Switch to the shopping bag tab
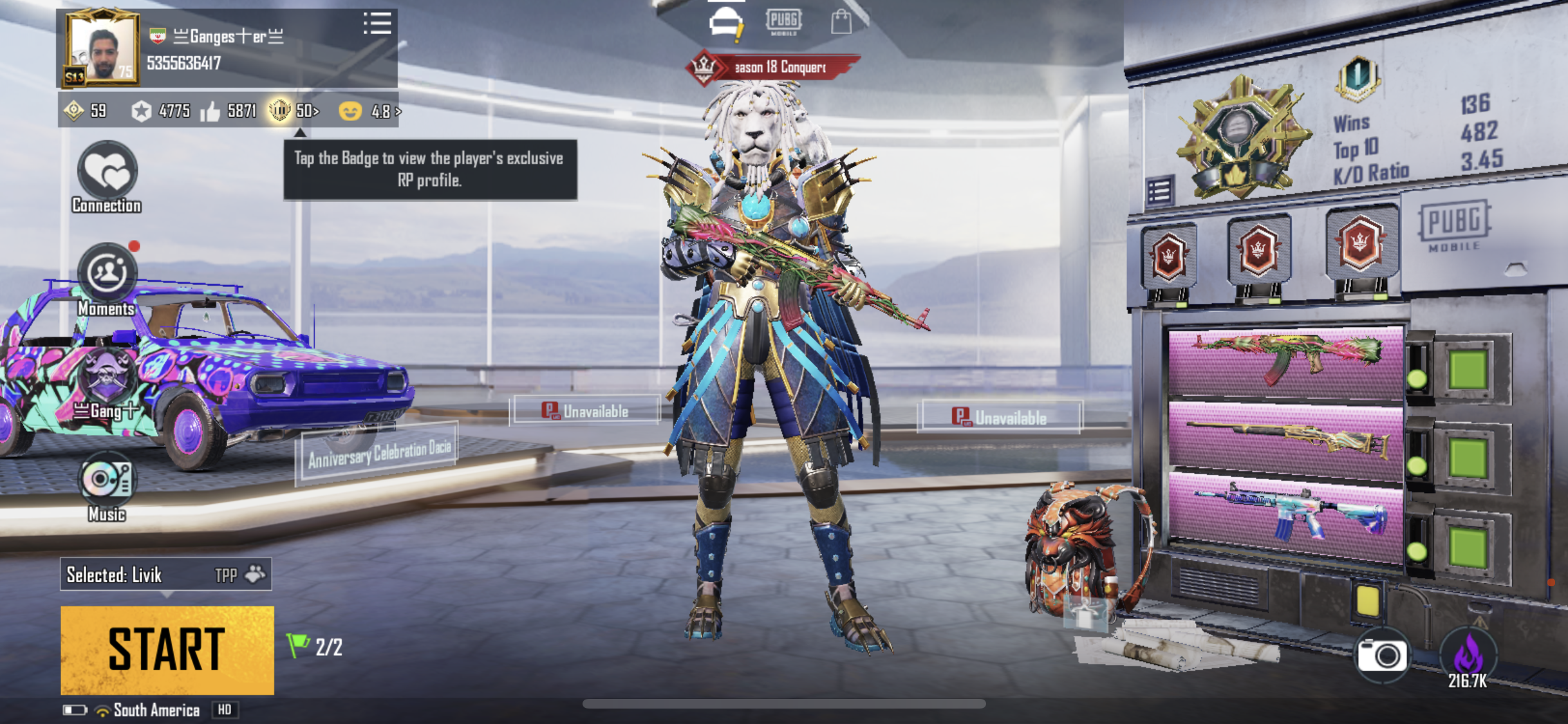The image size is (1568, 724). [x=841, y=22]
